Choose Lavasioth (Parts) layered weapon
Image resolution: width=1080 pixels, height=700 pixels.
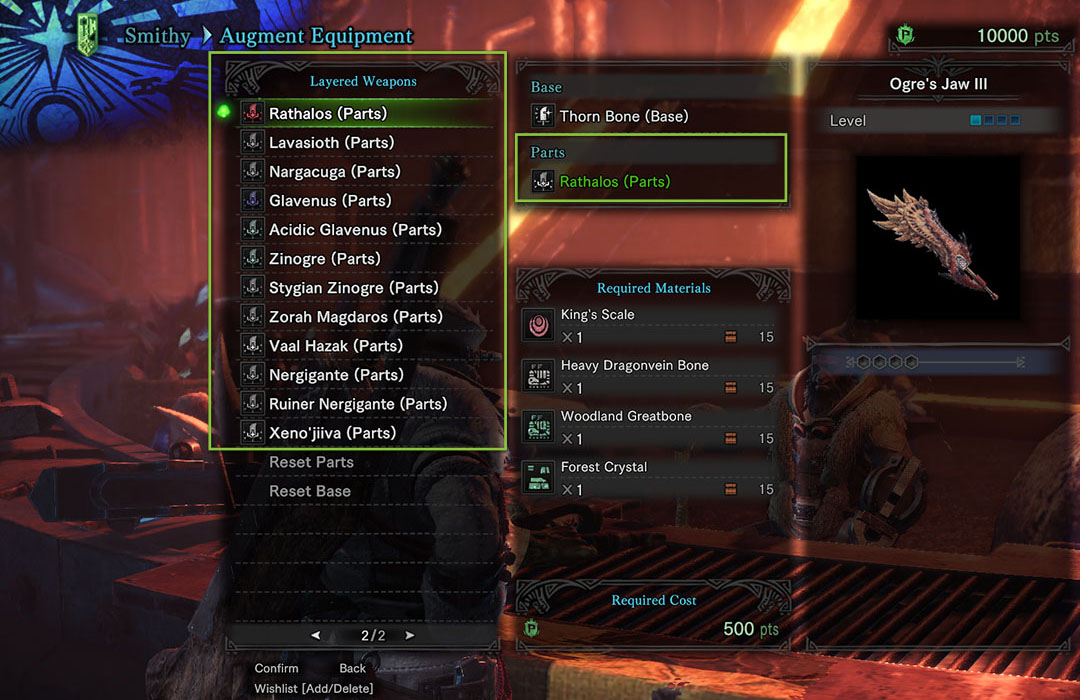pyautogui.click(x=331, y=142)
